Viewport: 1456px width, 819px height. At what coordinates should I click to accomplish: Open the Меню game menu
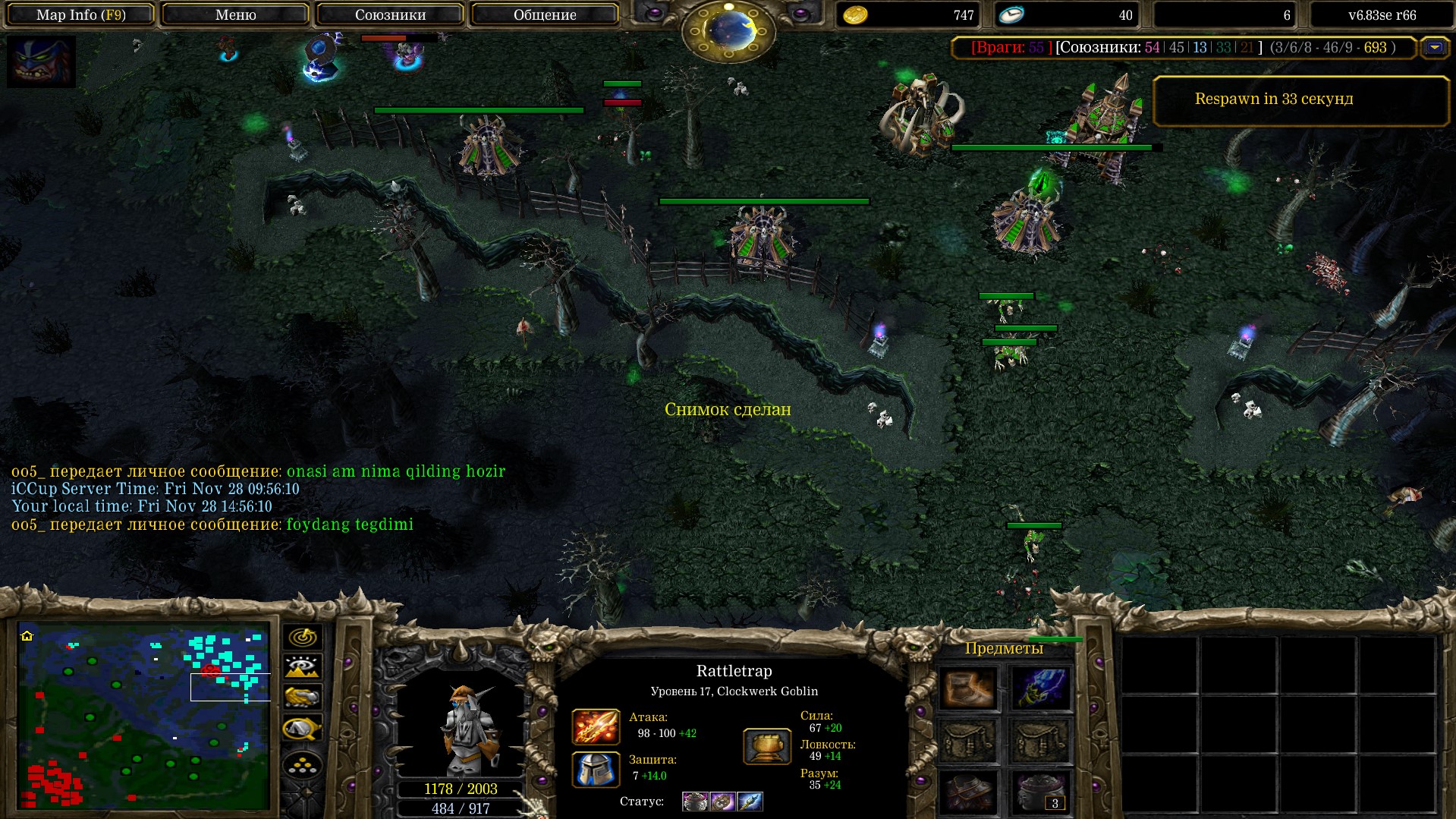(x=235, y=14)
